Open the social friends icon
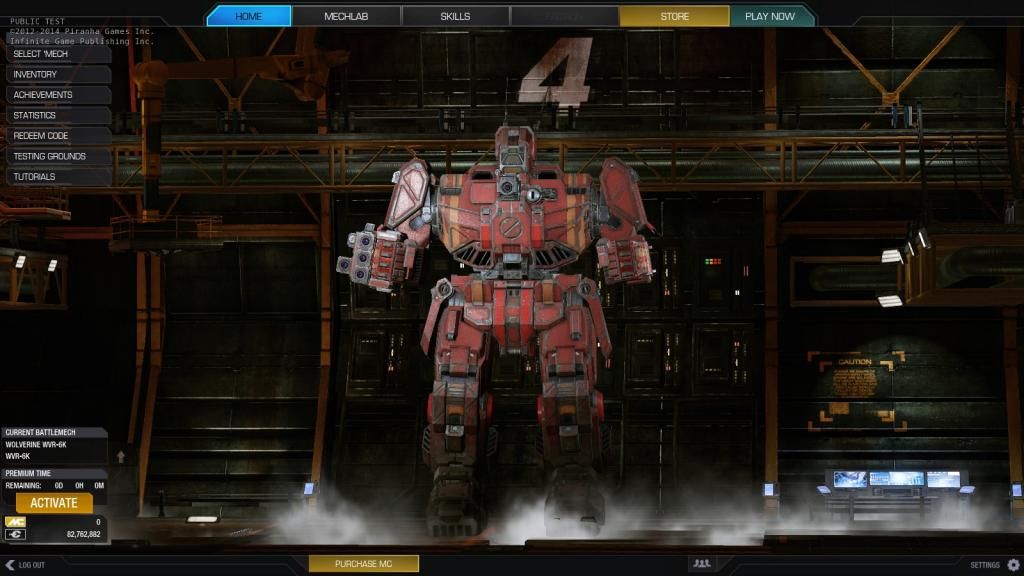 (x=702, y=564)
